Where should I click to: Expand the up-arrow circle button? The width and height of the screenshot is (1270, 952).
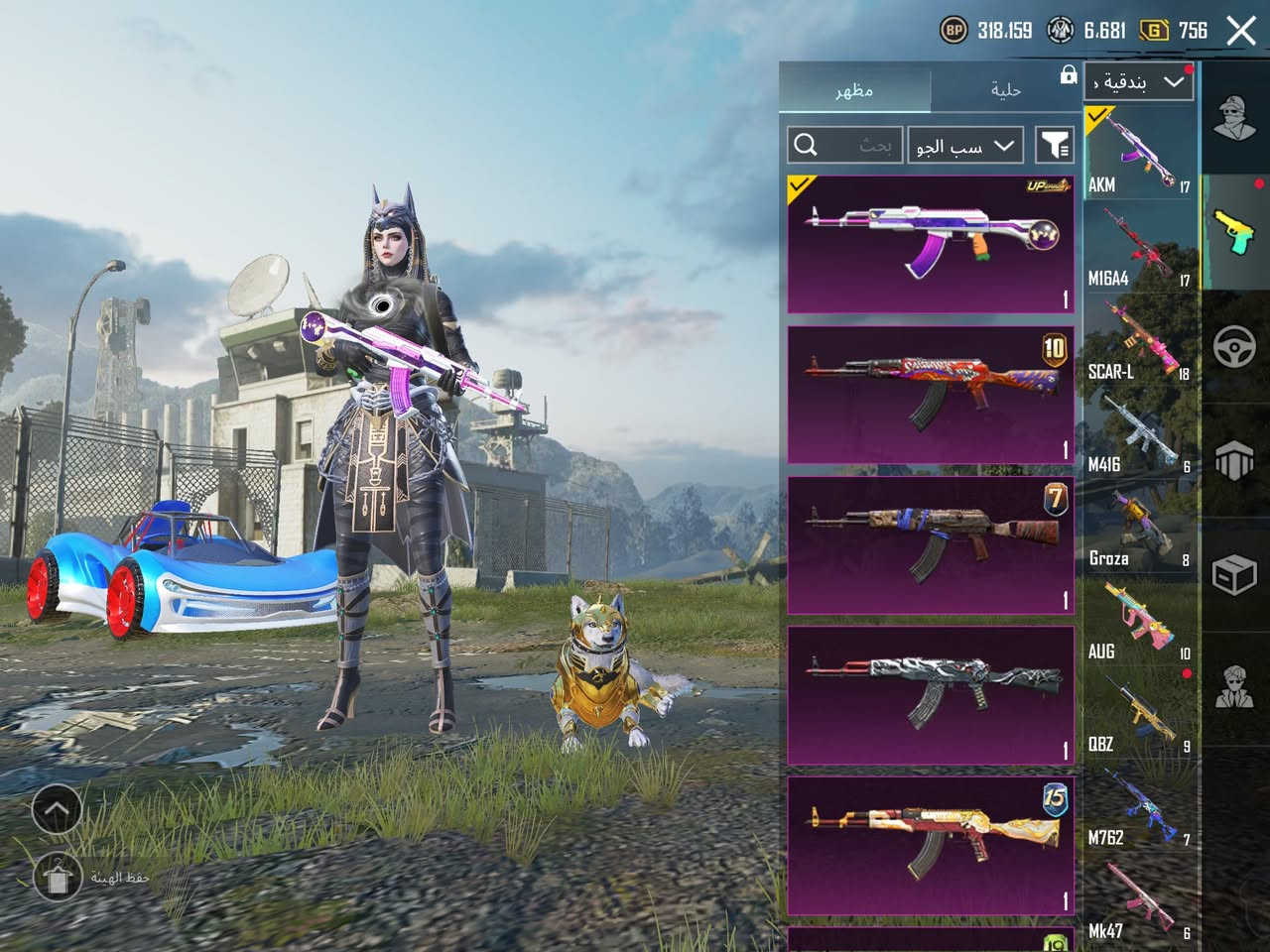[x=57, y=810]
